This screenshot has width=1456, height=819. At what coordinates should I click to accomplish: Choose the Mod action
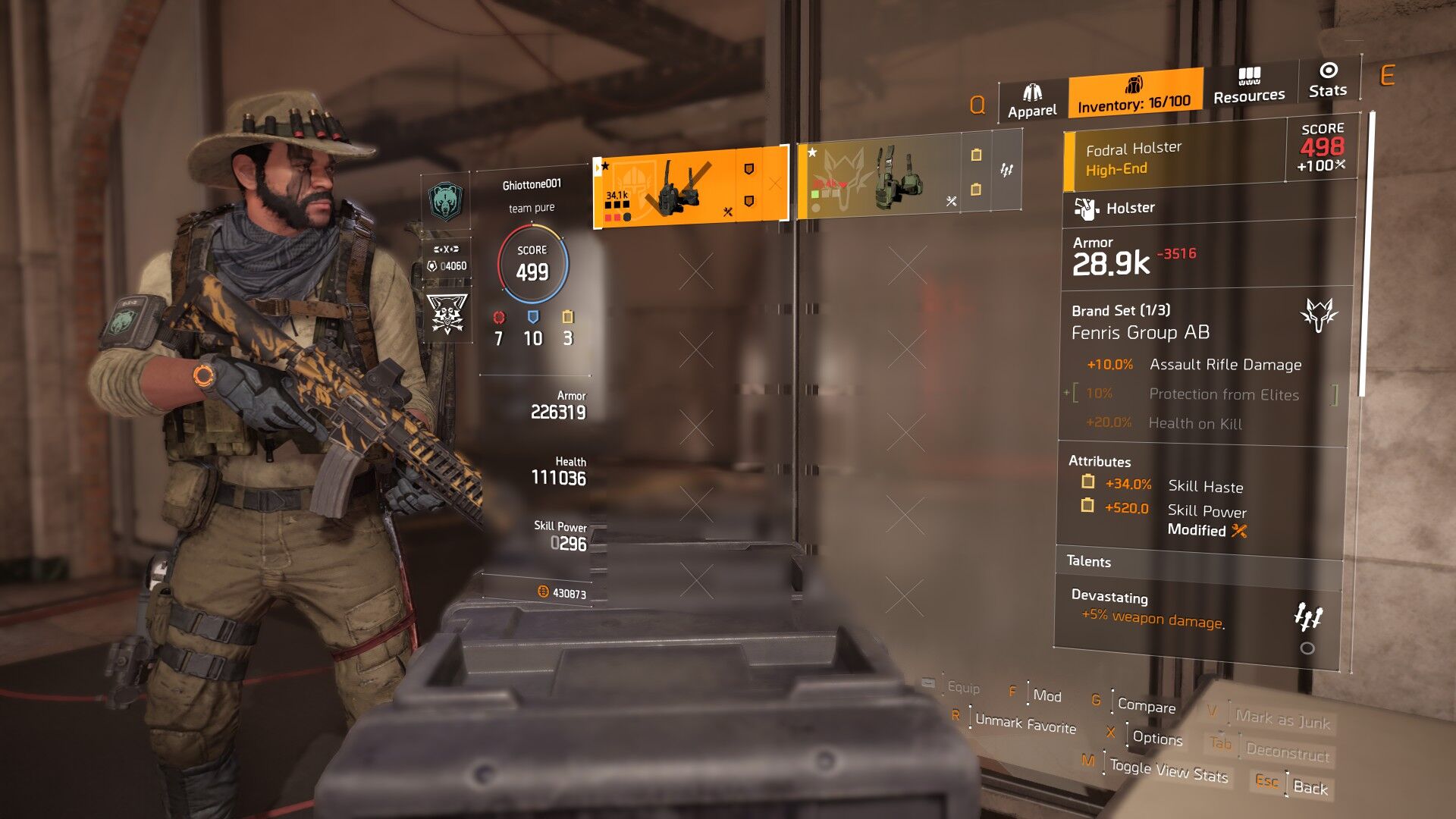pyautogui.click(x=1046, y=695)
